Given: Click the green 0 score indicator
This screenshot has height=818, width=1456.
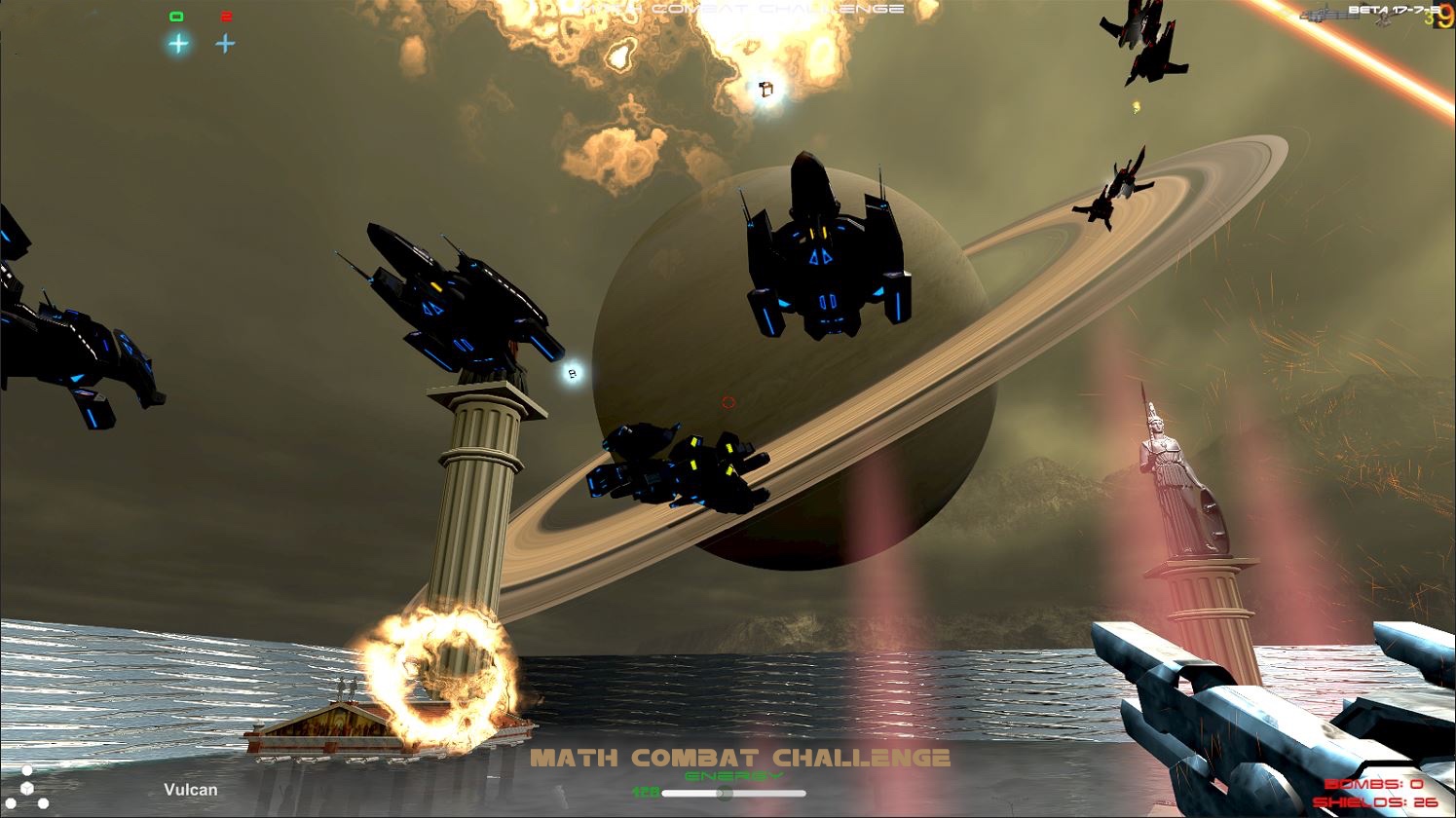Looking at the screenshot, I should pos(176,15).
